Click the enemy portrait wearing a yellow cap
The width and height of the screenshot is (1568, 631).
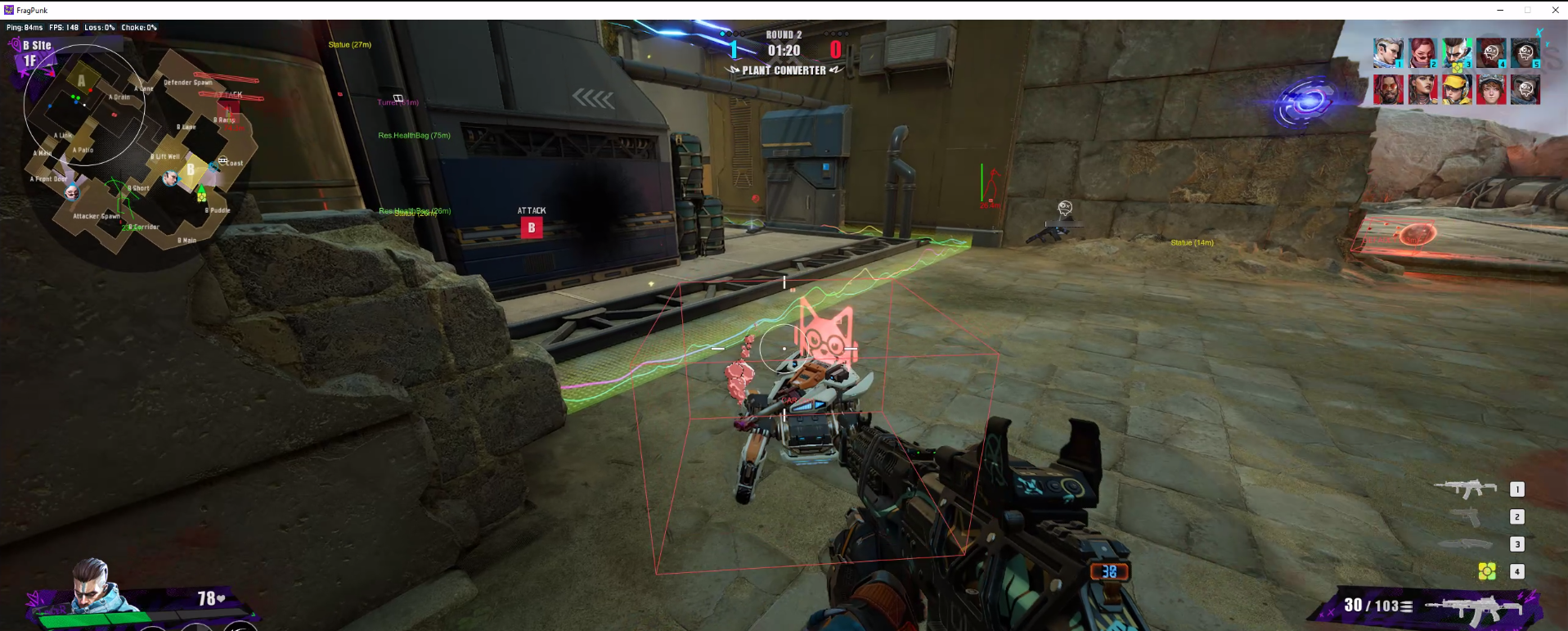pyautogui.click(x=1457, y=89)
